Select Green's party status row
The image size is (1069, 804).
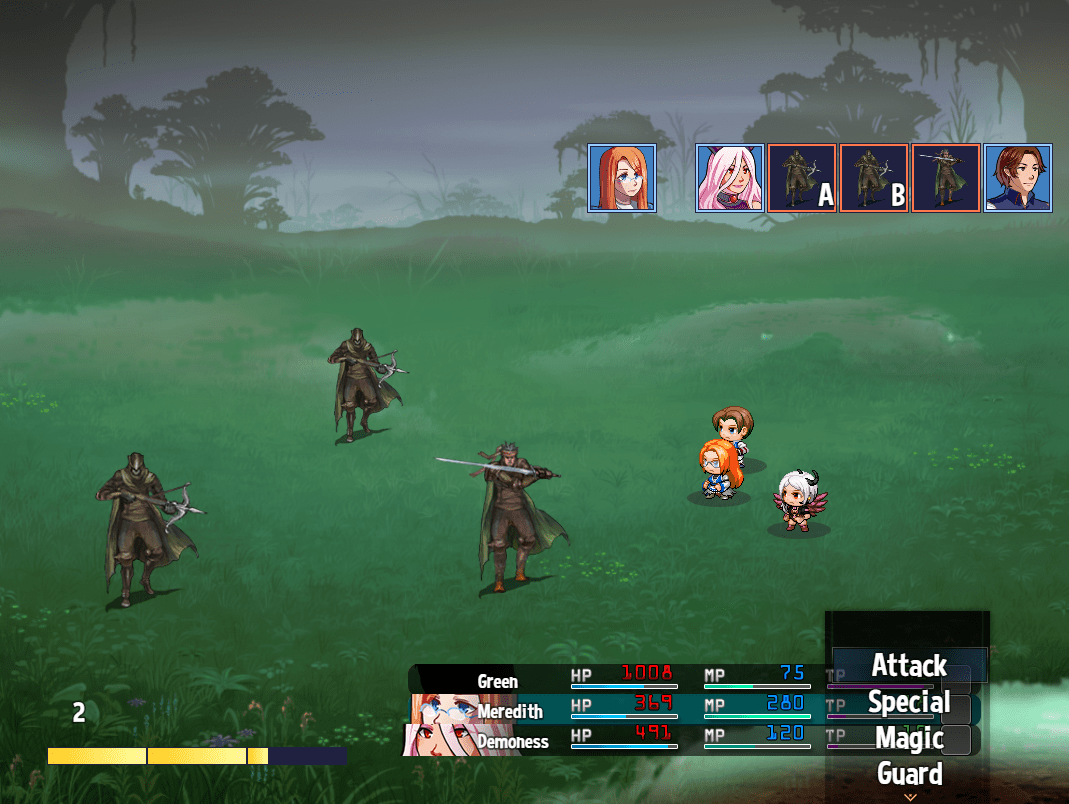(620, 679)
